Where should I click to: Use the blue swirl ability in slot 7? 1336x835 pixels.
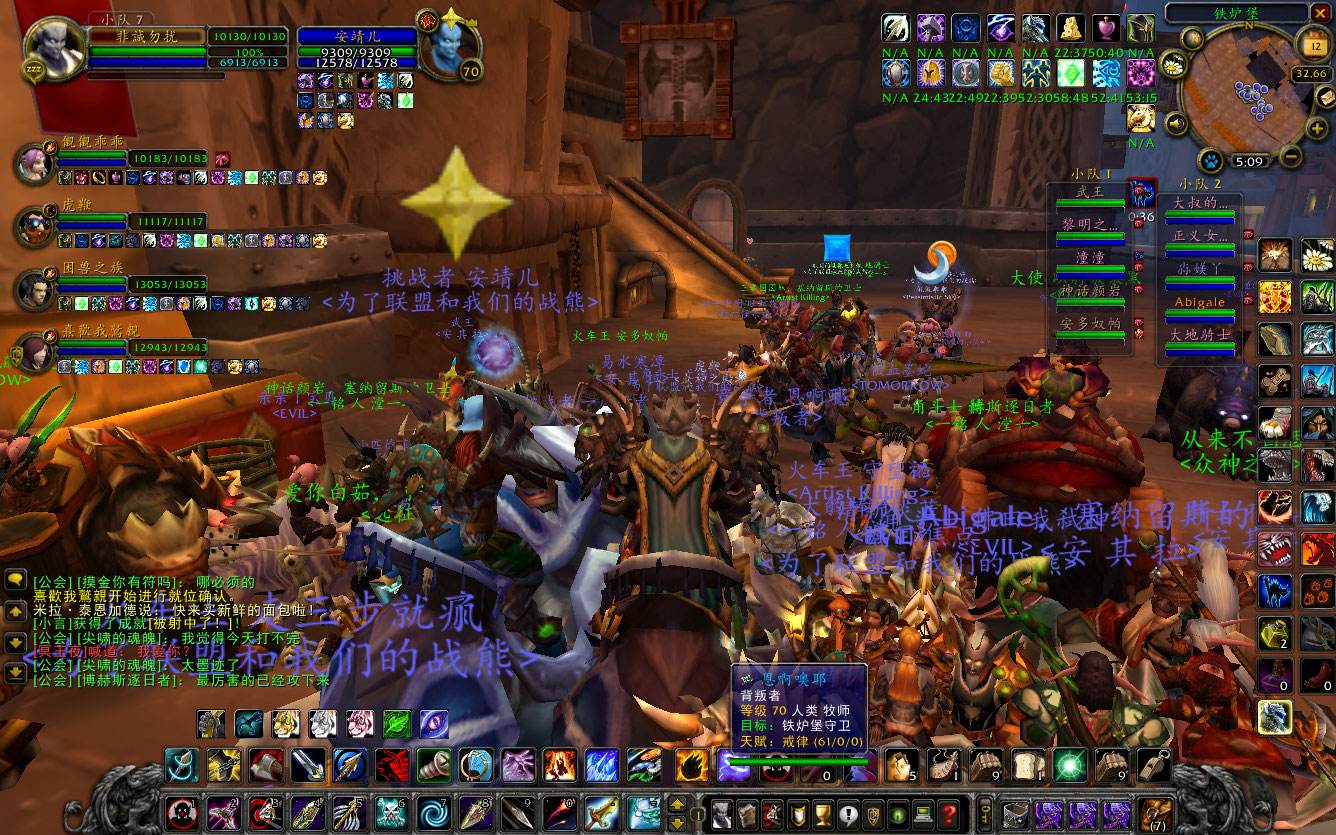(x=435, y=813)
